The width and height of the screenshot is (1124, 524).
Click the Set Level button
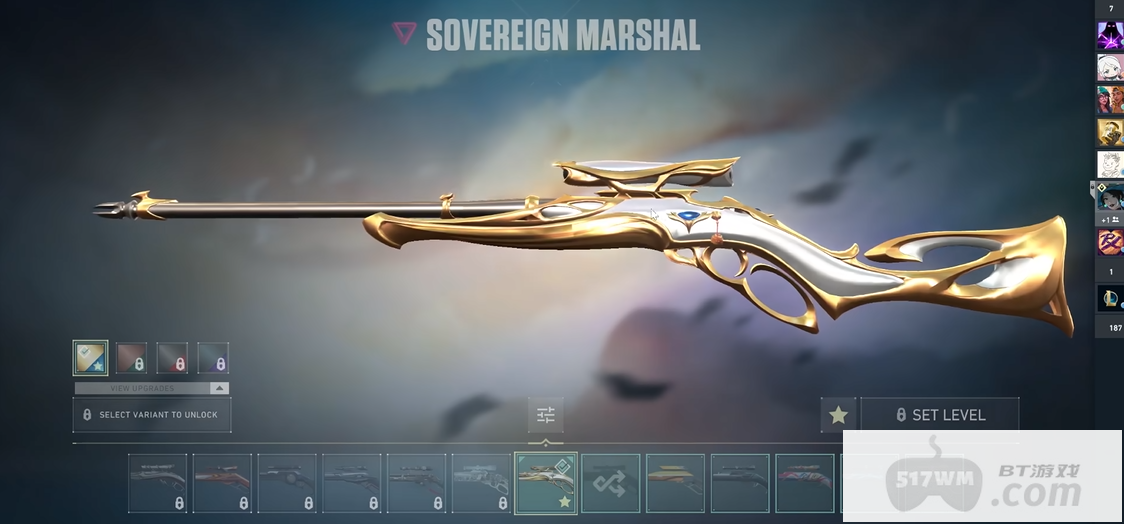[x=940, y=415]
